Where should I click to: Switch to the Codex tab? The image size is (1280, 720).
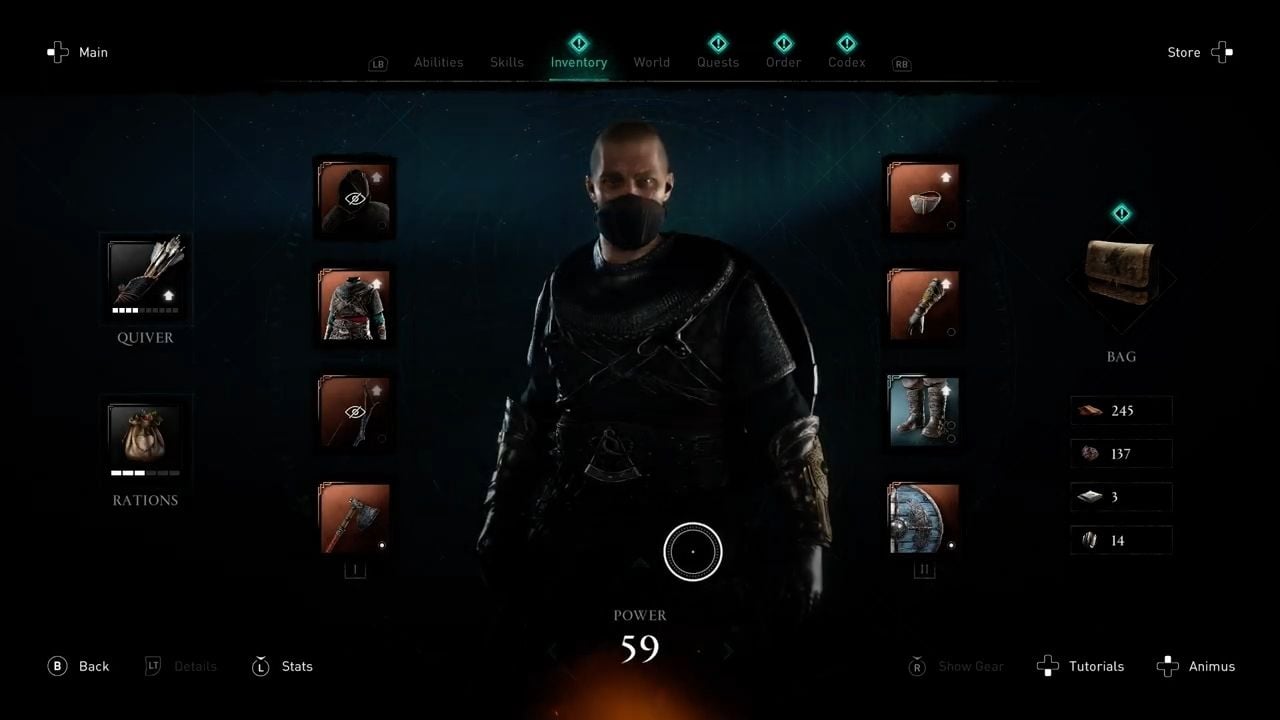(846, 62)
